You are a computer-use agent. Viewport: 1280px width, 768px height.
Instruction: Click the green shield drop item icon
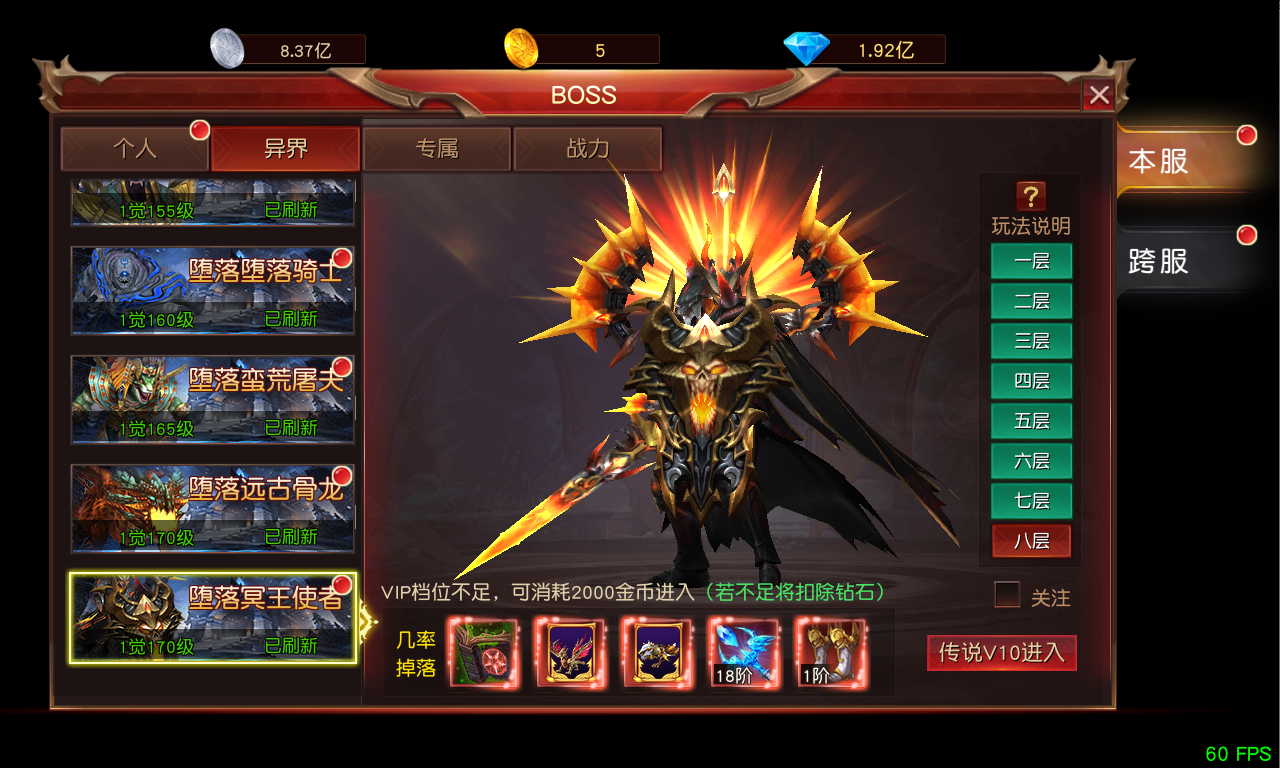click(484, 654)
